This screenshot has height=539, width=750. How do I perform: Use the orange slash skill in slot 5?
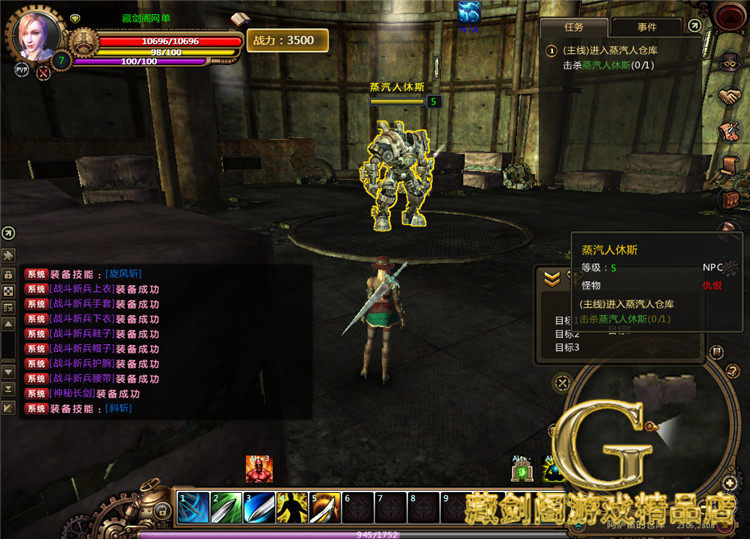[325, 506]
